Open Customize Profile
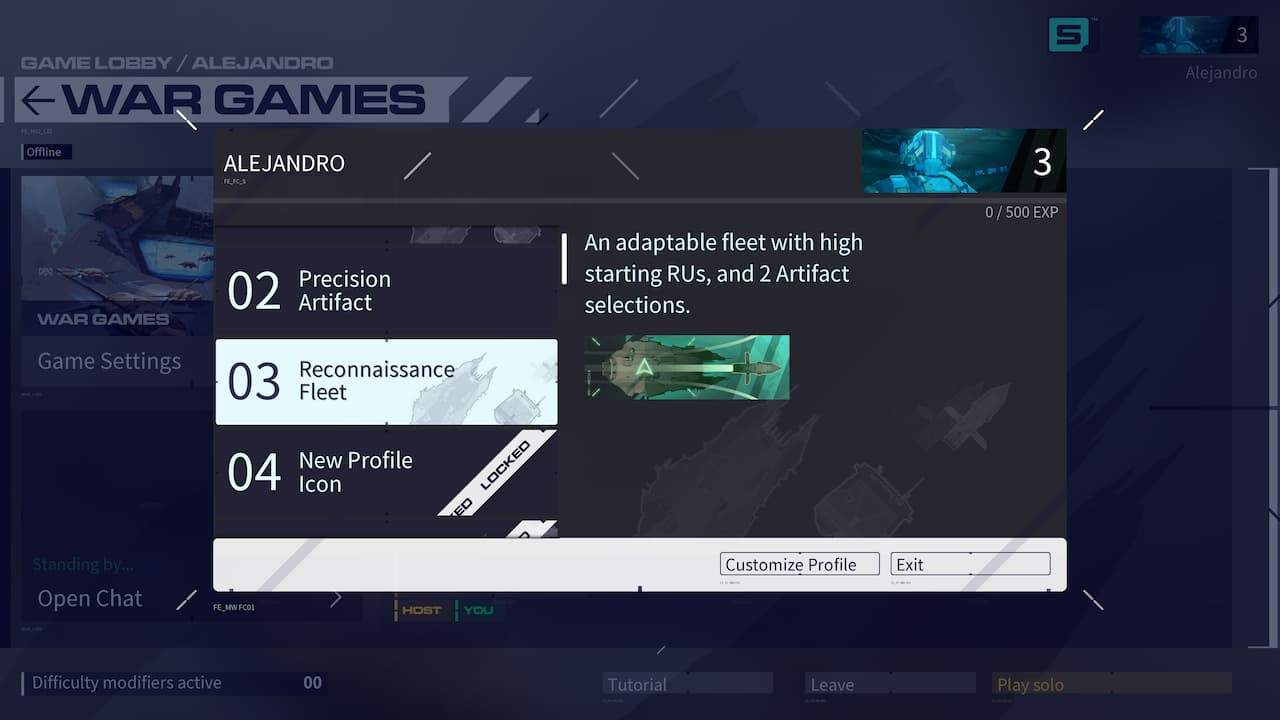This screenshot has width=1280, height=720. pos(798,564)
